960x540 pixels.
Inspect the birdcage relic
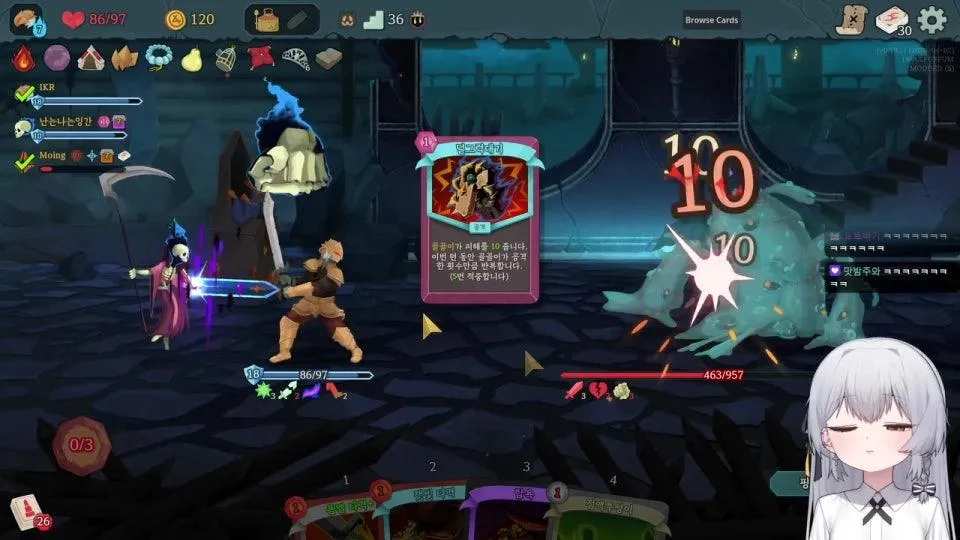point(226,58)
